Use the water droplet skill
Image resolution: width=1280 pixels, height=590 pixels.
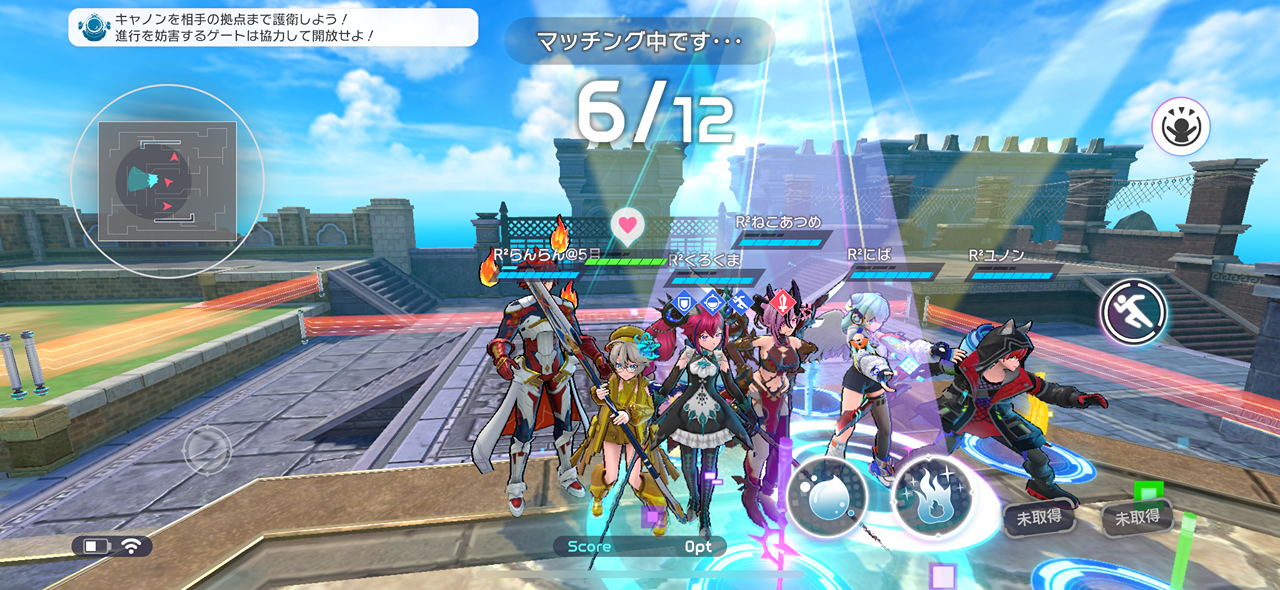click(826, 497)
